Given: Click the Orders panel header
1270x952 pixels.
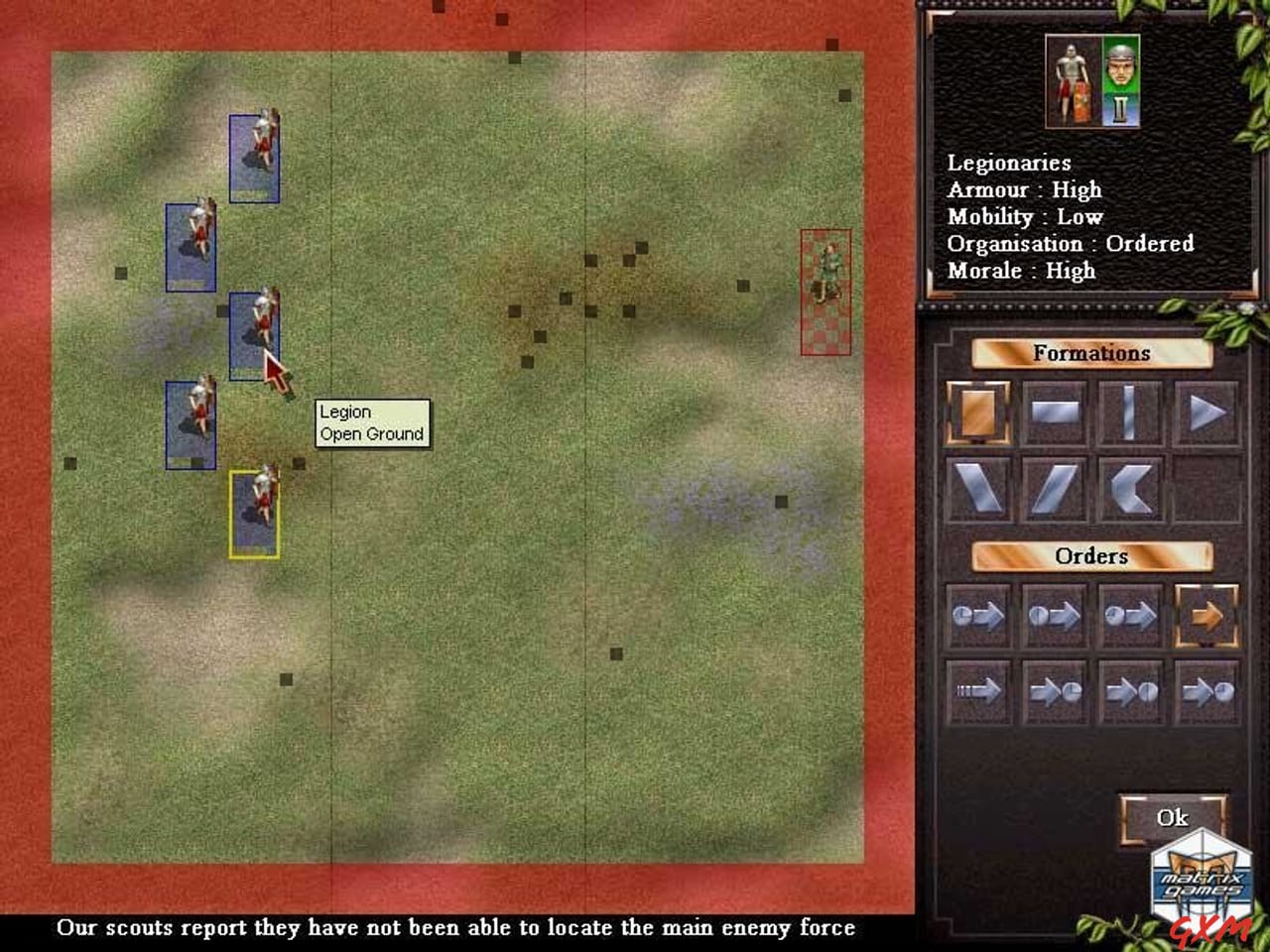Looking at the screenshot, I should tap(1092, 556).
